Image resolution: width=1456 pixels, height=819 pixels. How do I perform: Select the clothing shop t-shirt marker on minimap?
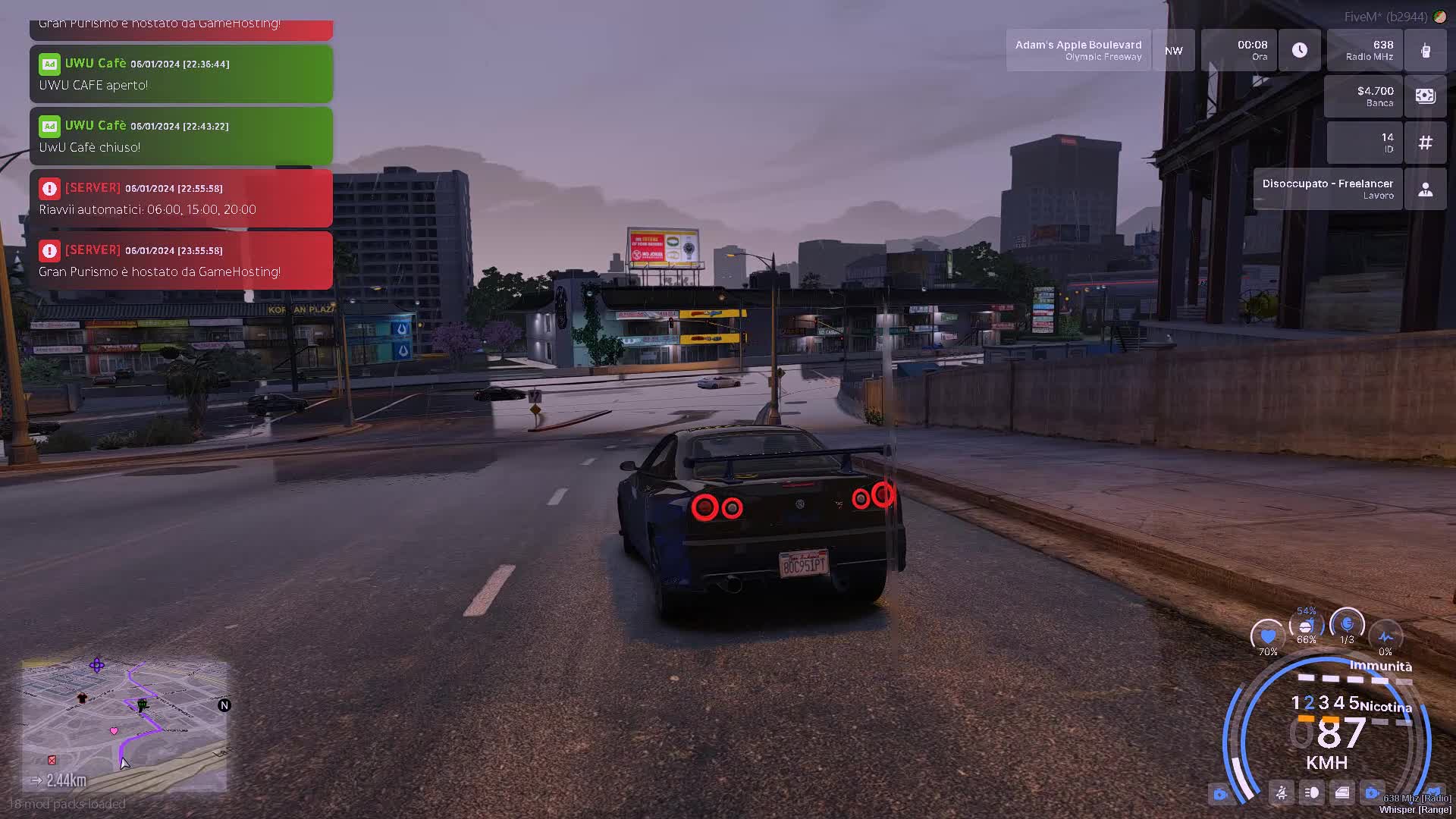(x=82, y=698)
